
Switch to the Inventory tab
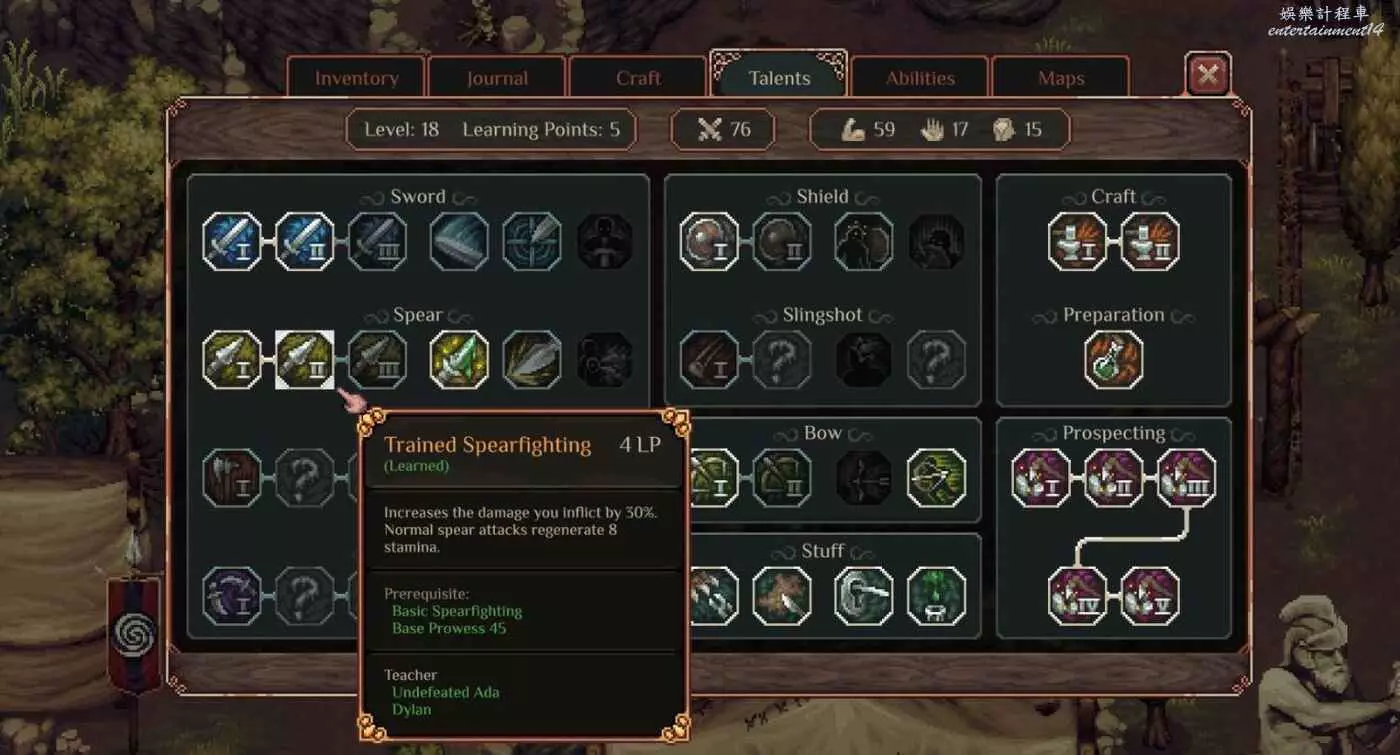pyautogui.click(x=357, y=78)
